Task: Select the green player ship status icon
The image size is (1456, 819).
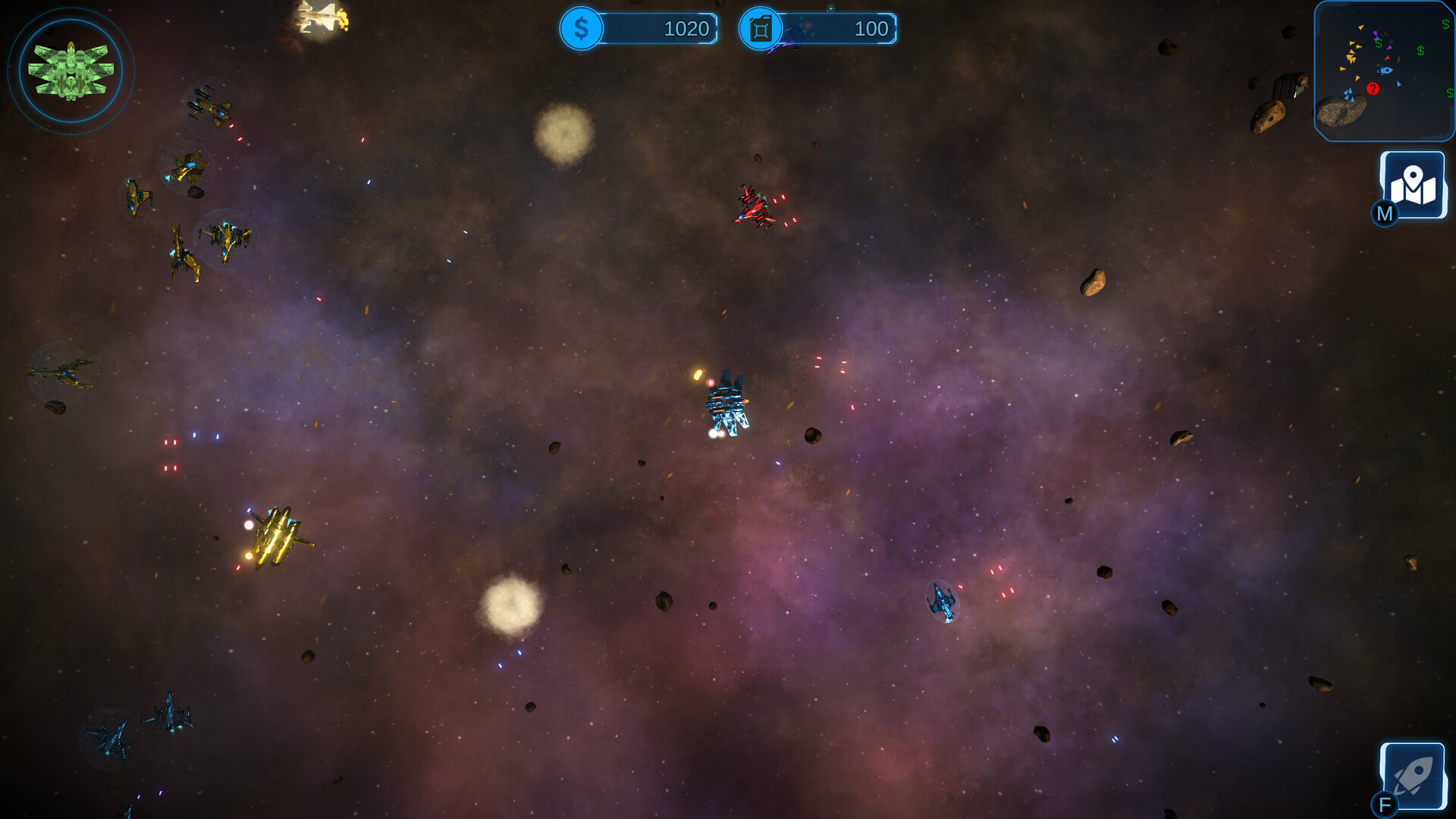Action: click(x=71, y=69)
